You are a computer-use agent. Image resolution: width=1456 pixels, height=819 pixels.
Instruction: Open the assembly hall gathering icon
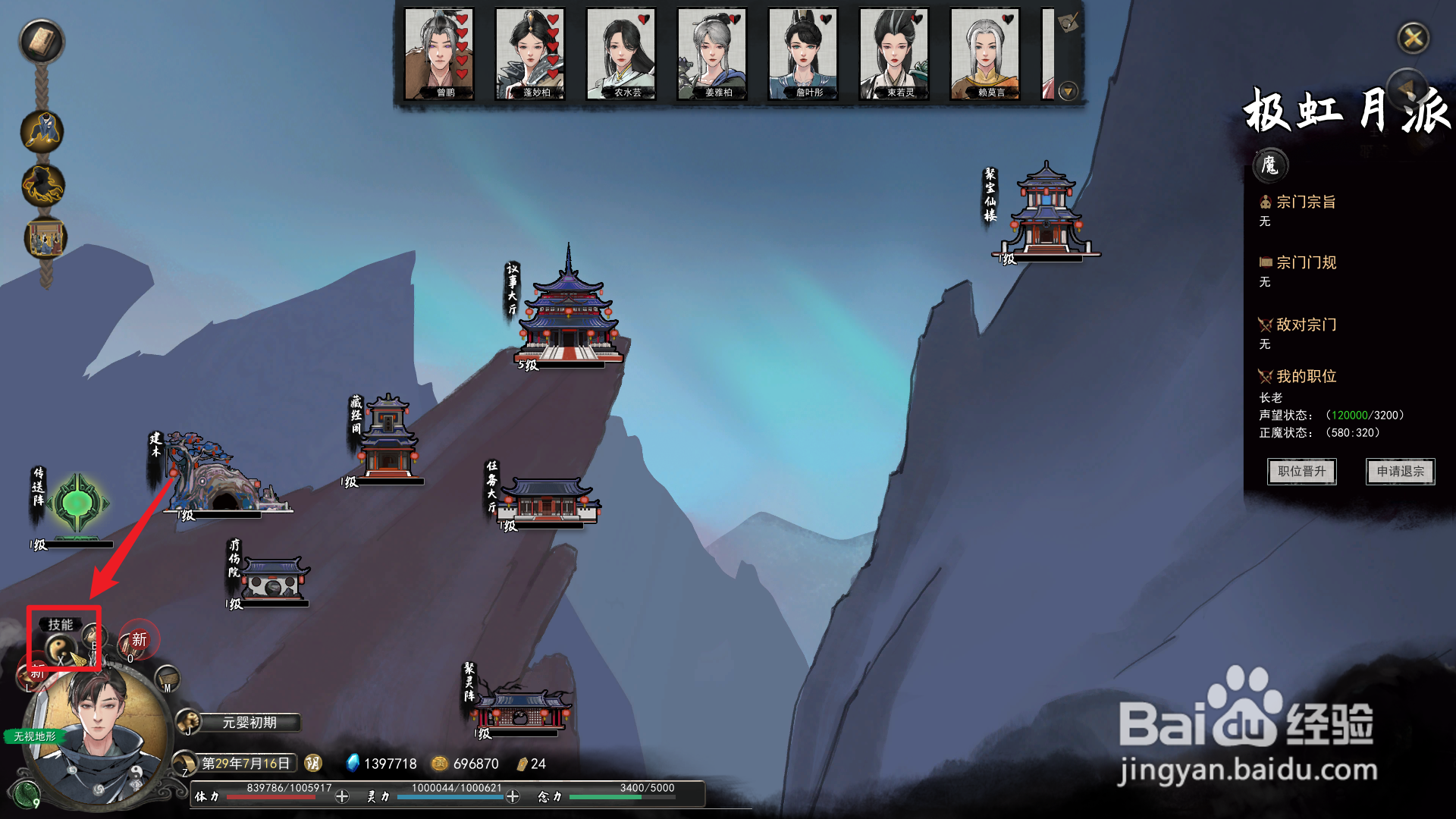45,238
